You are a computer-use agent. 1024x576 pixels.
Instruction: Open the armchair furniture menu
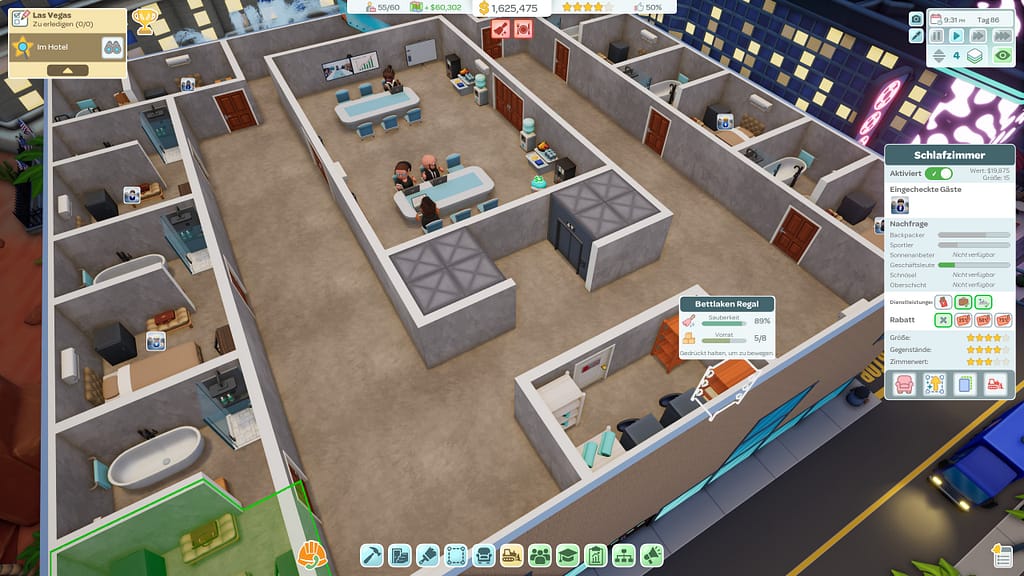pos(484,555)
